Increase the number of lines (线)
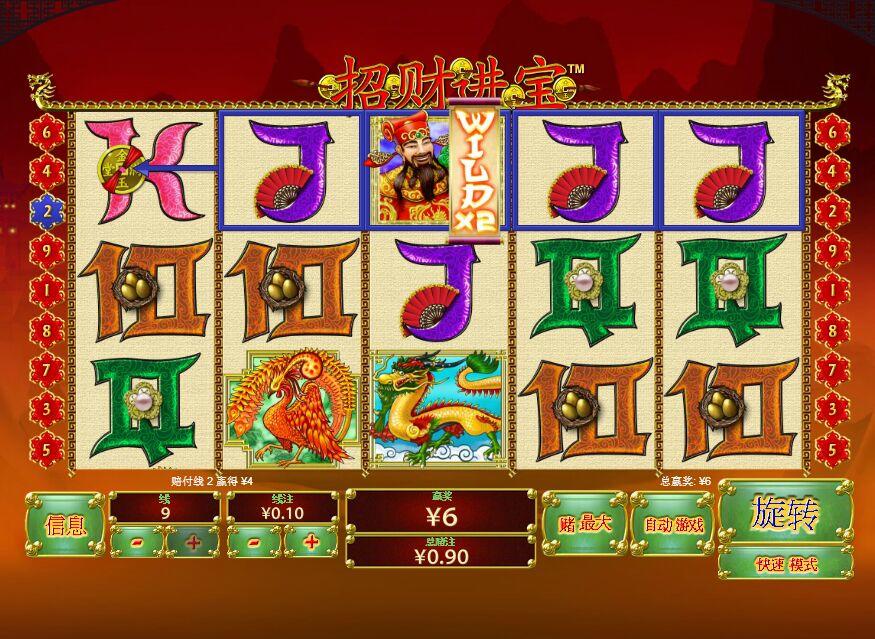The image size is (875, 639). [x=192, y=542]
